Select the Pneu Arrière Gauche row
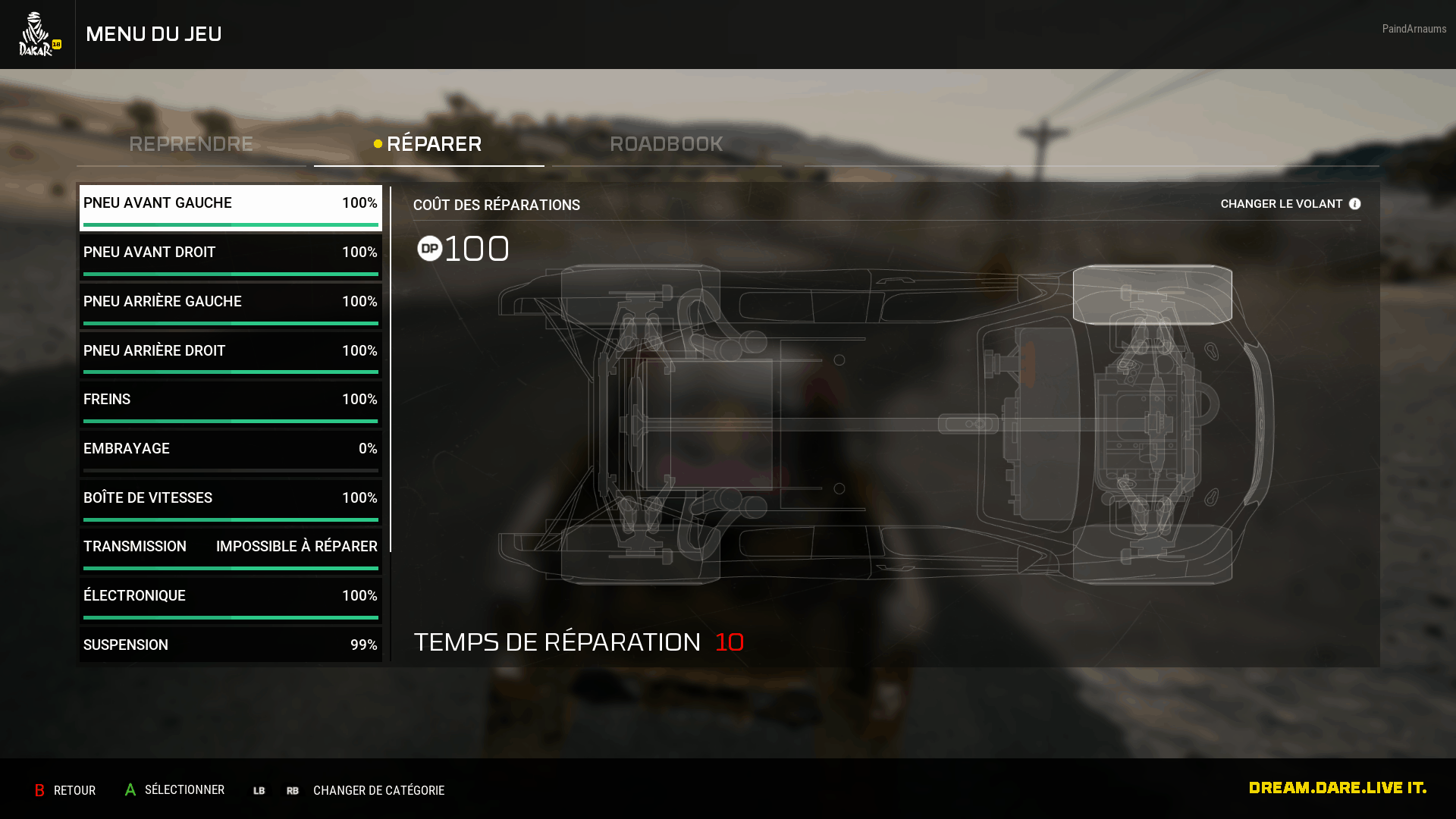This screenshot has height=819, width=1456. coord(231,306)
